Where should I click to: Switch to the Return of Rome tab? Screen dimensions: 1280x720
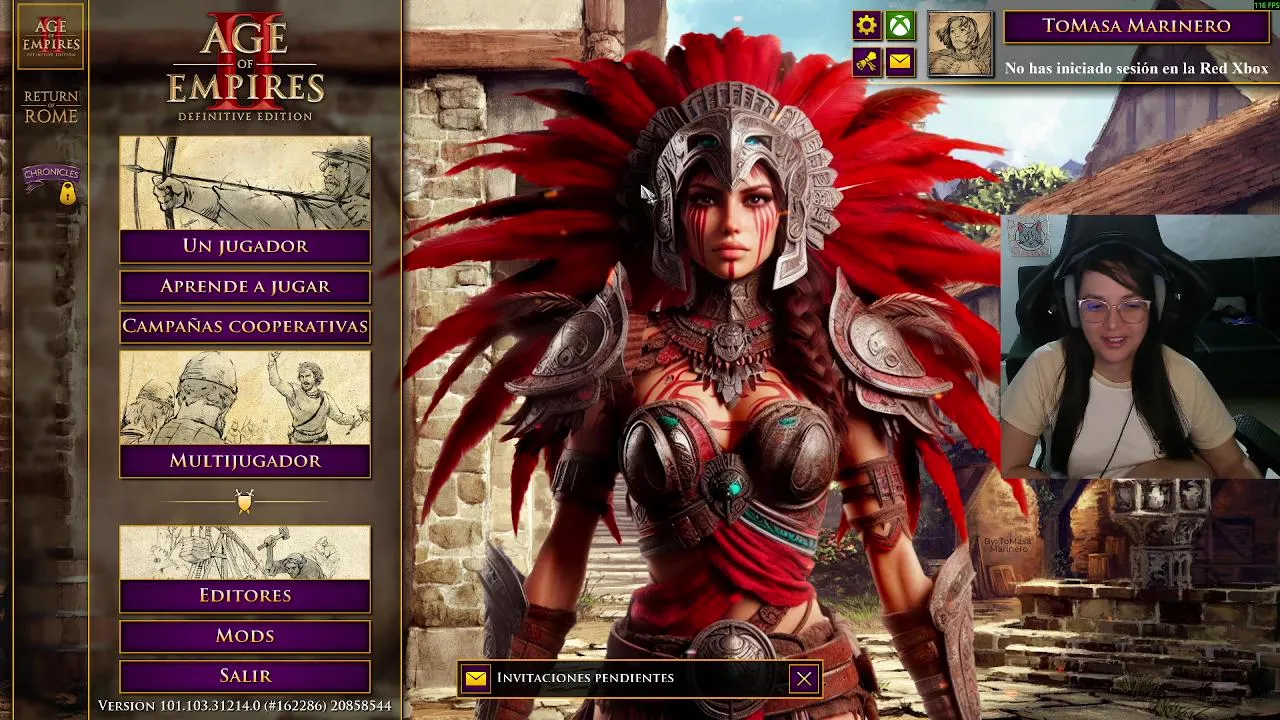coord(51,106)
